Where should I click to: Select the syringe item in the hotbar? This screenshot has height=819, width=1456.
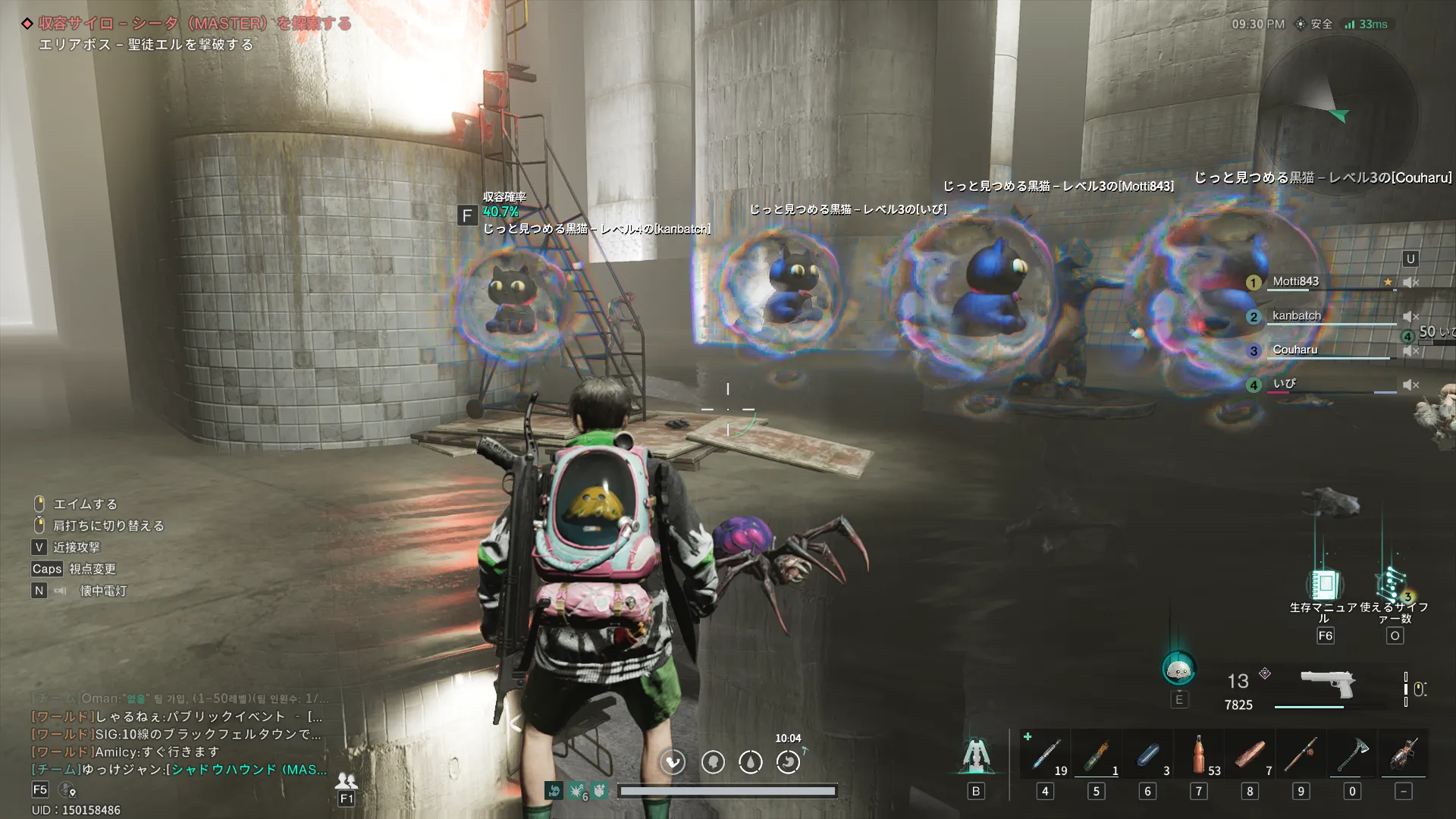1045,755
